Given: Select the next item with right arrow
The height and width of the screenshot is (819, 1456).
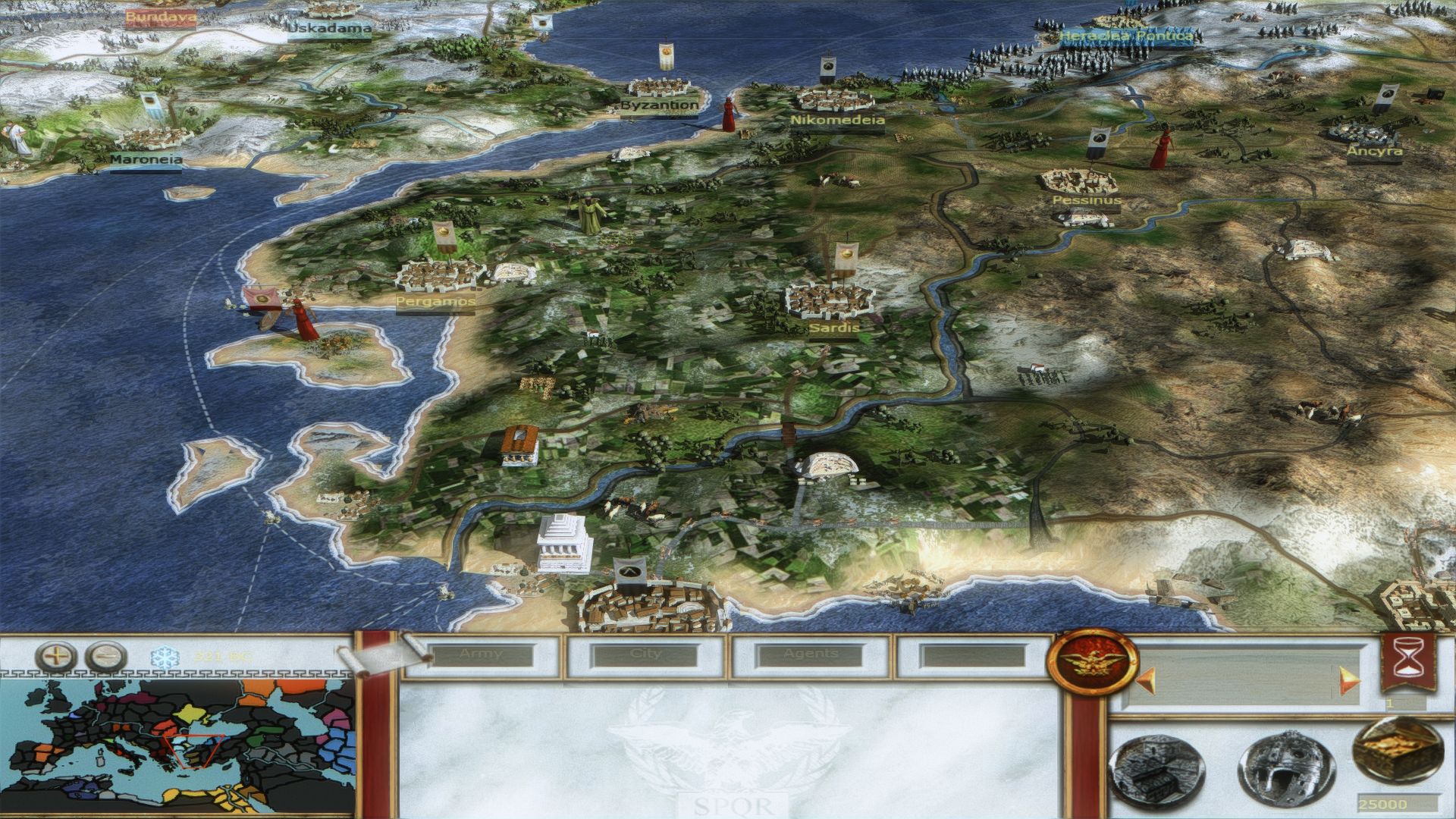Looking at the screenshot, I should tap(1348, 680).
